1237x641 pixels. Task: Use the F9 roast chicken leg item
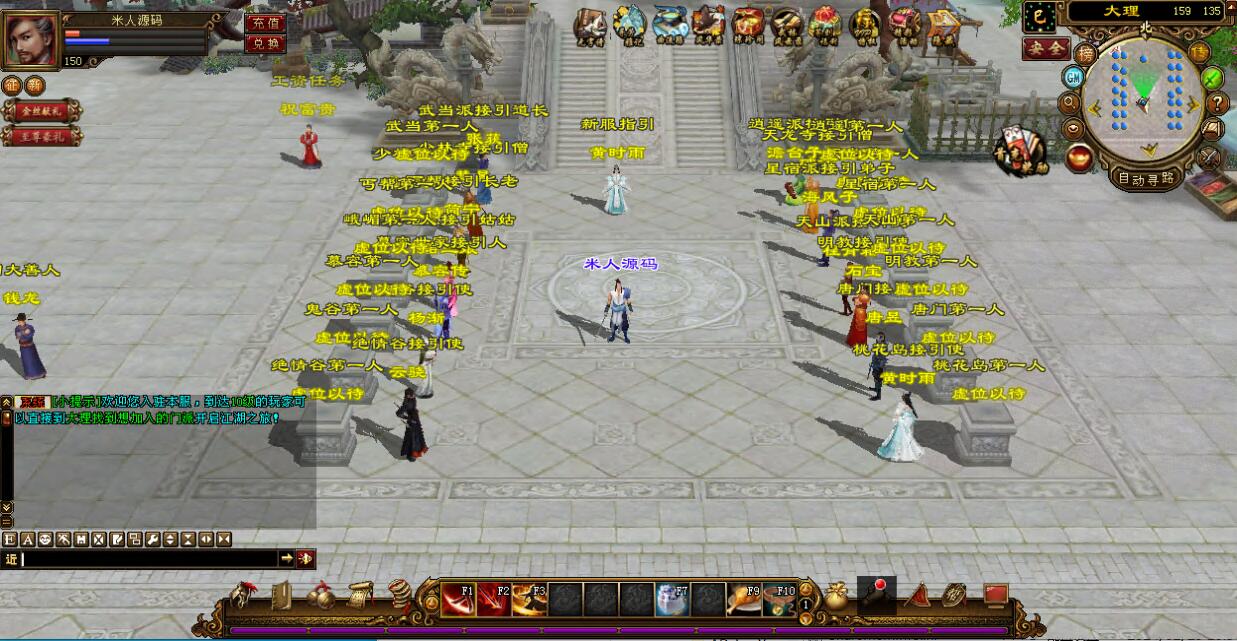[743, 599]
